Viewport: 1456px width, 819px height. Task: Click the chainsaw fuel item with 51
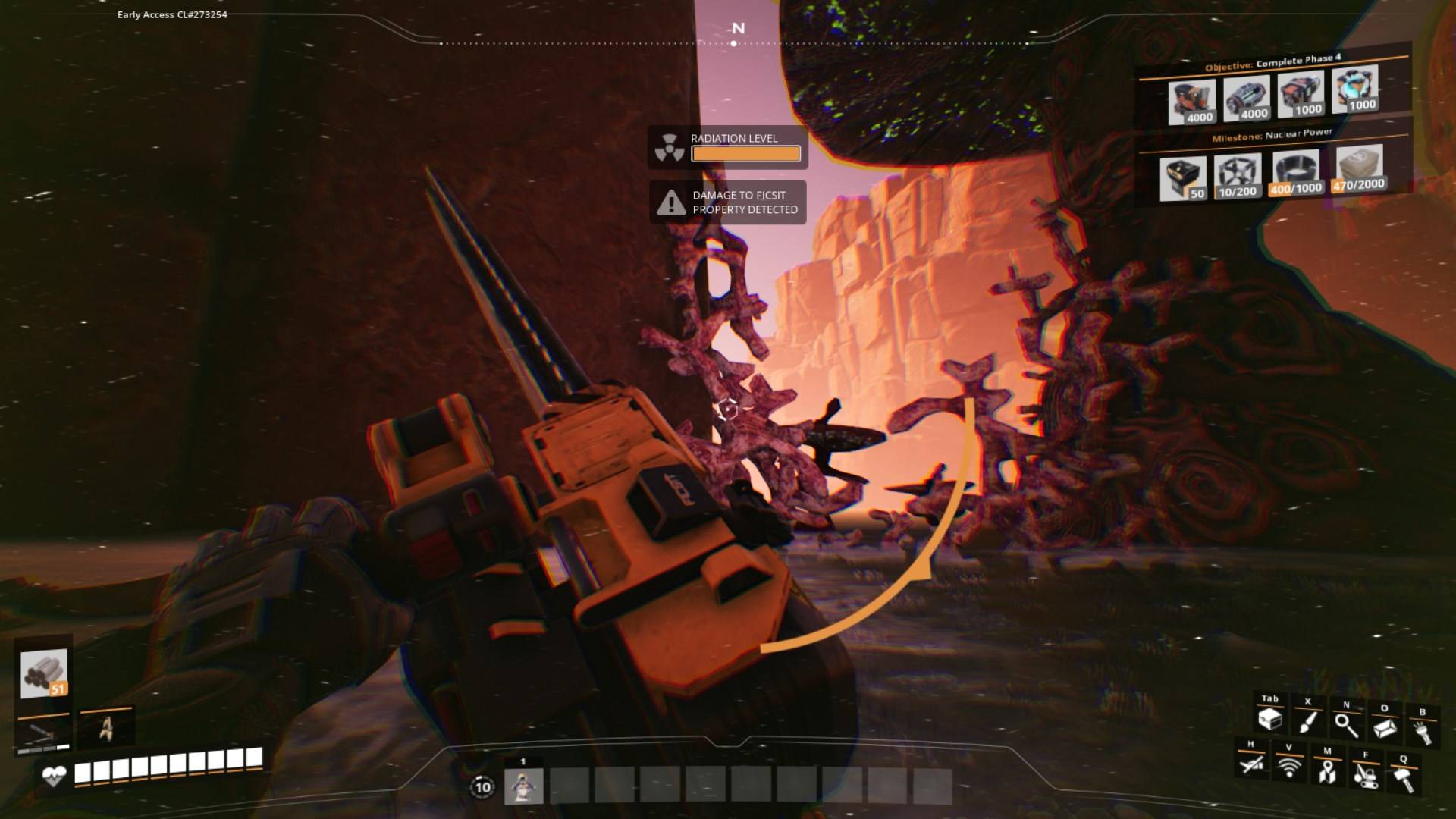coord(44,673)
